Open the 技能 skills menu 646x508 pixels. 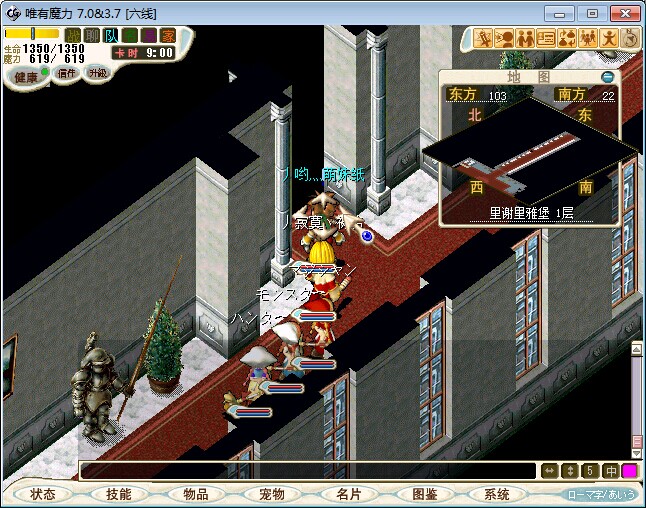pyautogui.click(x=119, y=494)
